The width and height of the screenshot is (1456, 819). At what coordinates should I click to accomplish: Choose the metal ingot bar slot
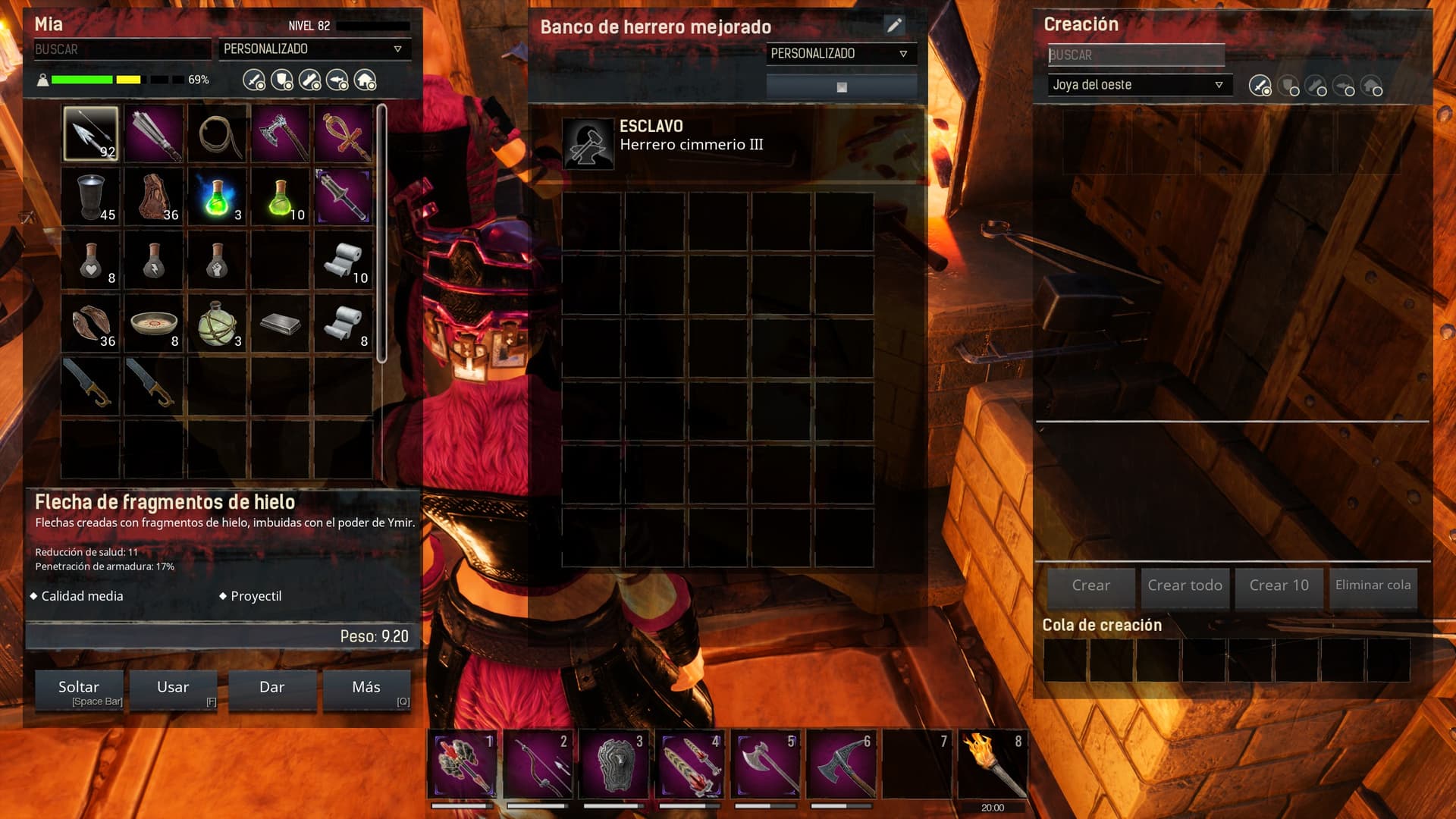click(x=280, y=324)
